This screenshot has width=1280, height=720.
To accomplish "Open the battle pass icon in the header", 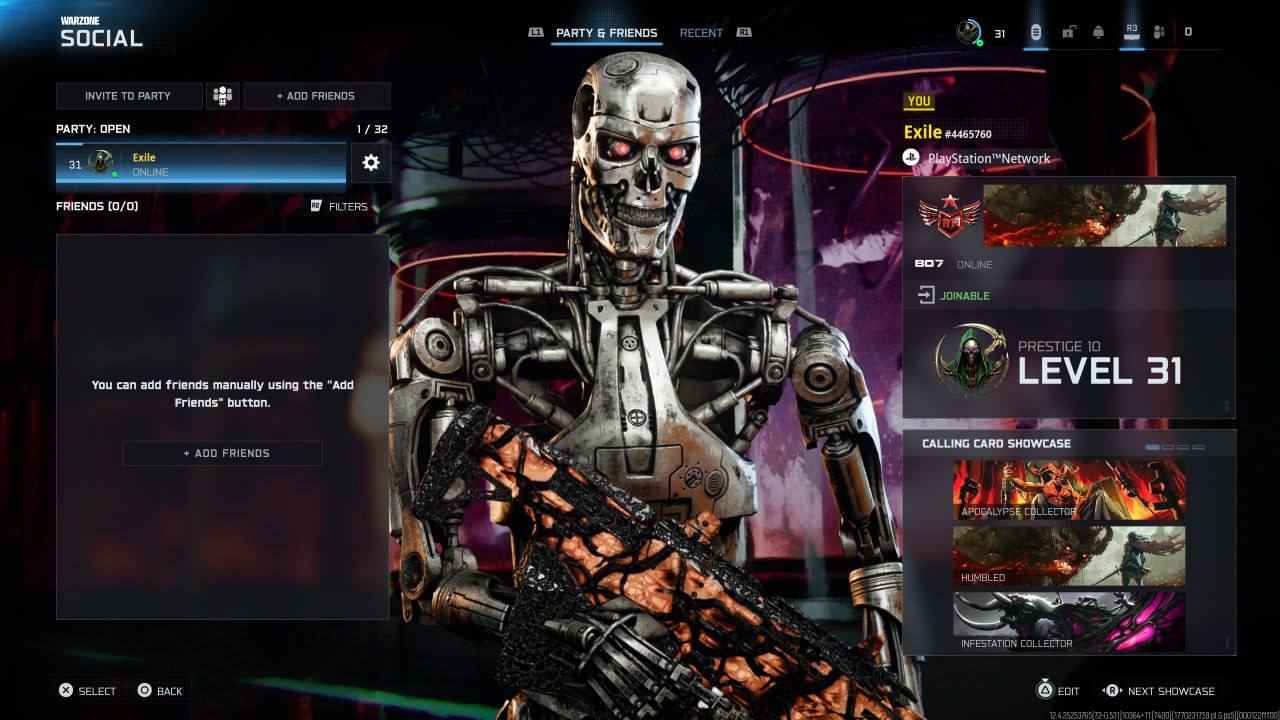I will (1036, 31).
